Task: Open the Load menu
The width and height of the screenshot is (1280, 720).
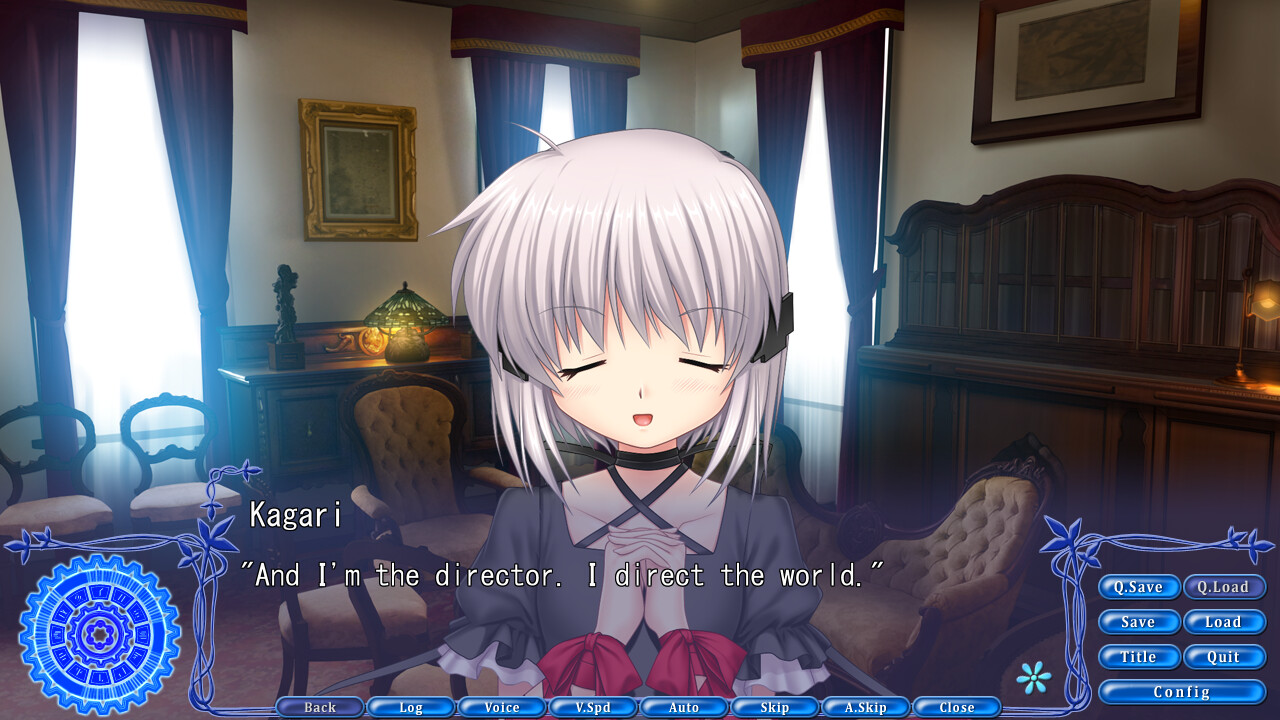Action: coord(1225,622)
